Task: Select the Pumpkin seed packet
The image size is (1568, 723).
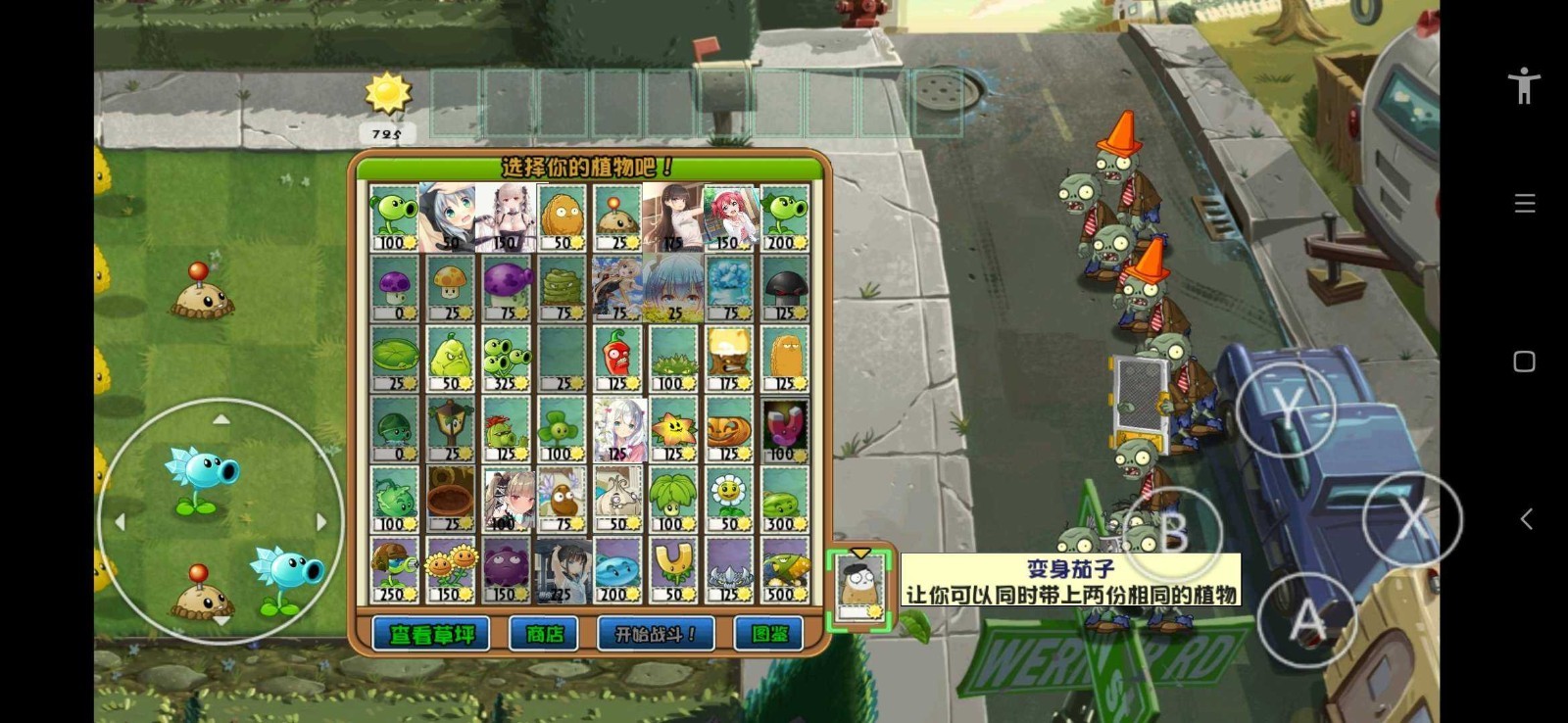Action: pyautogui.click(x=731, y=430)
